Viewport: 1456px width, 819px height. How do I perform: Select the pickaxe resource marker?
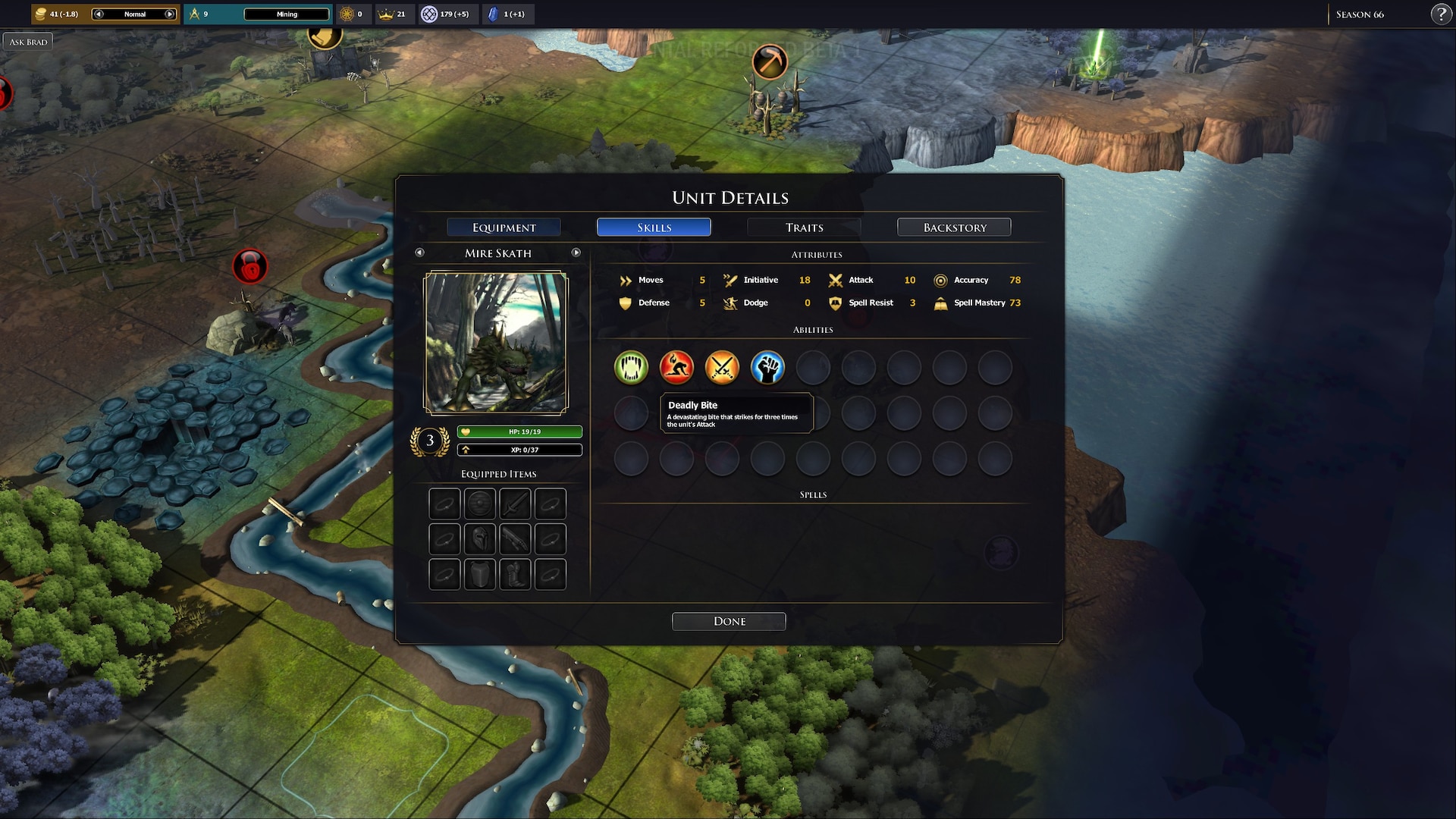770,61
